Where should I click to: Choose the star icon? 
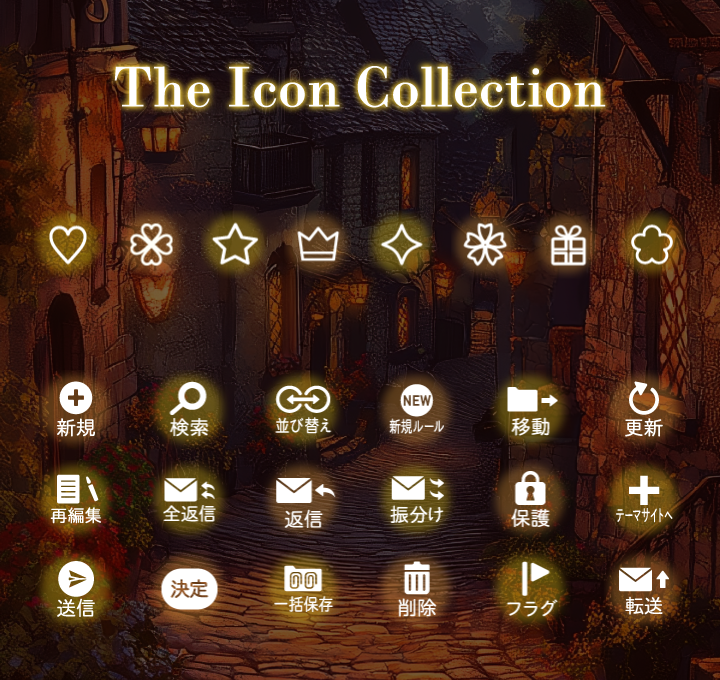tap(235, 245)
